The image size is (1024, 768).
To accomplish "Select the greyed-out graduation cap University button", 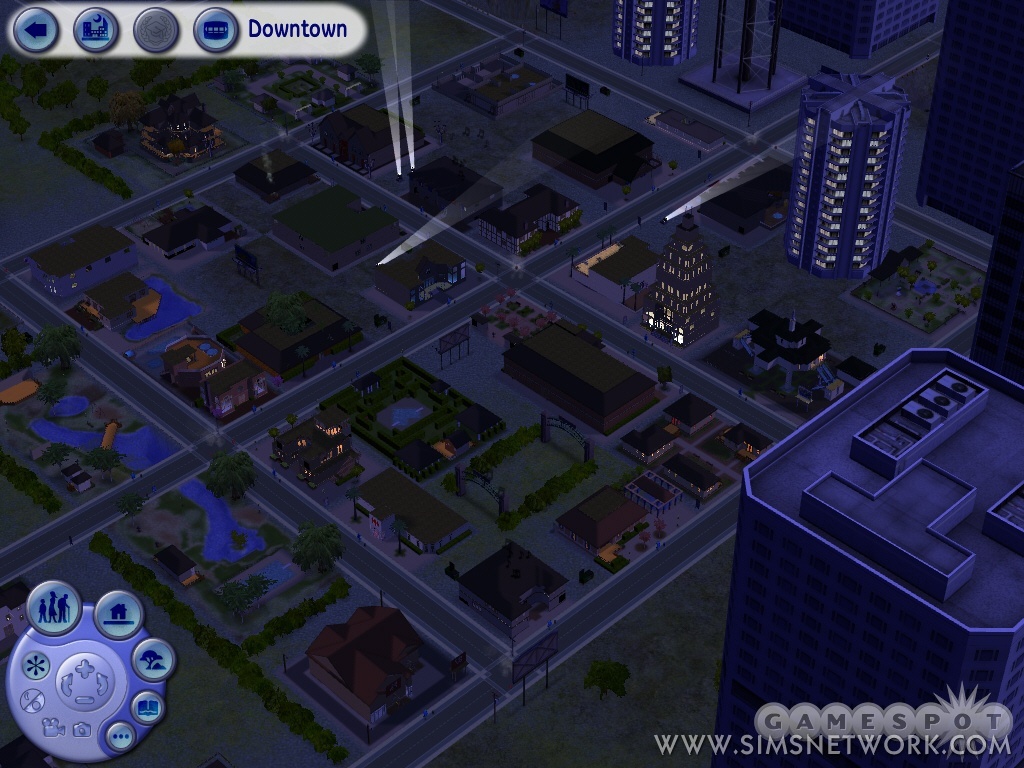I will [x=155, y=30].
